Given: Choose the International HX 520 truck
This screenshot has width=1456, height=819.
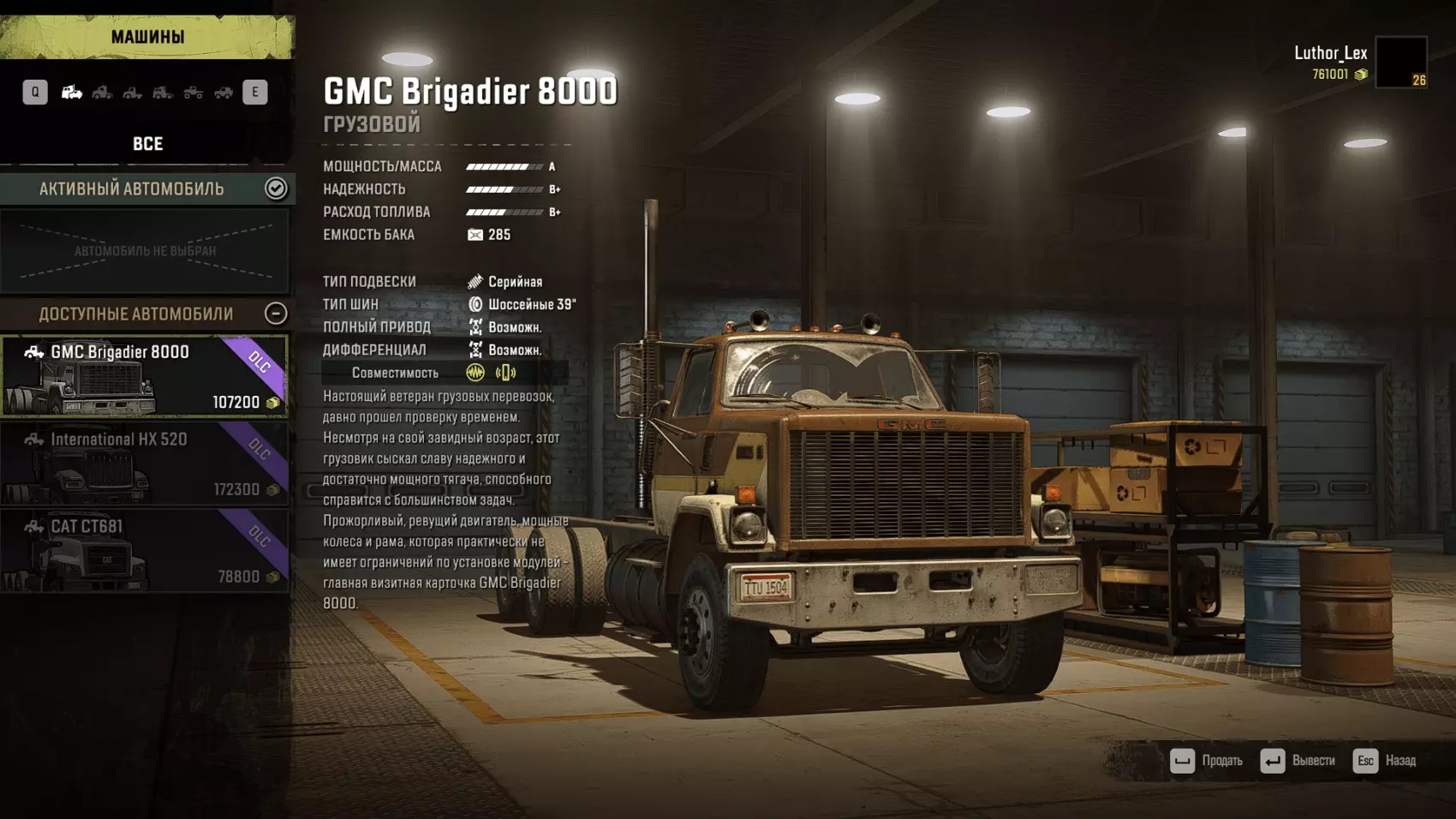Looking at the screenshot, I should (x=144, y=463).
